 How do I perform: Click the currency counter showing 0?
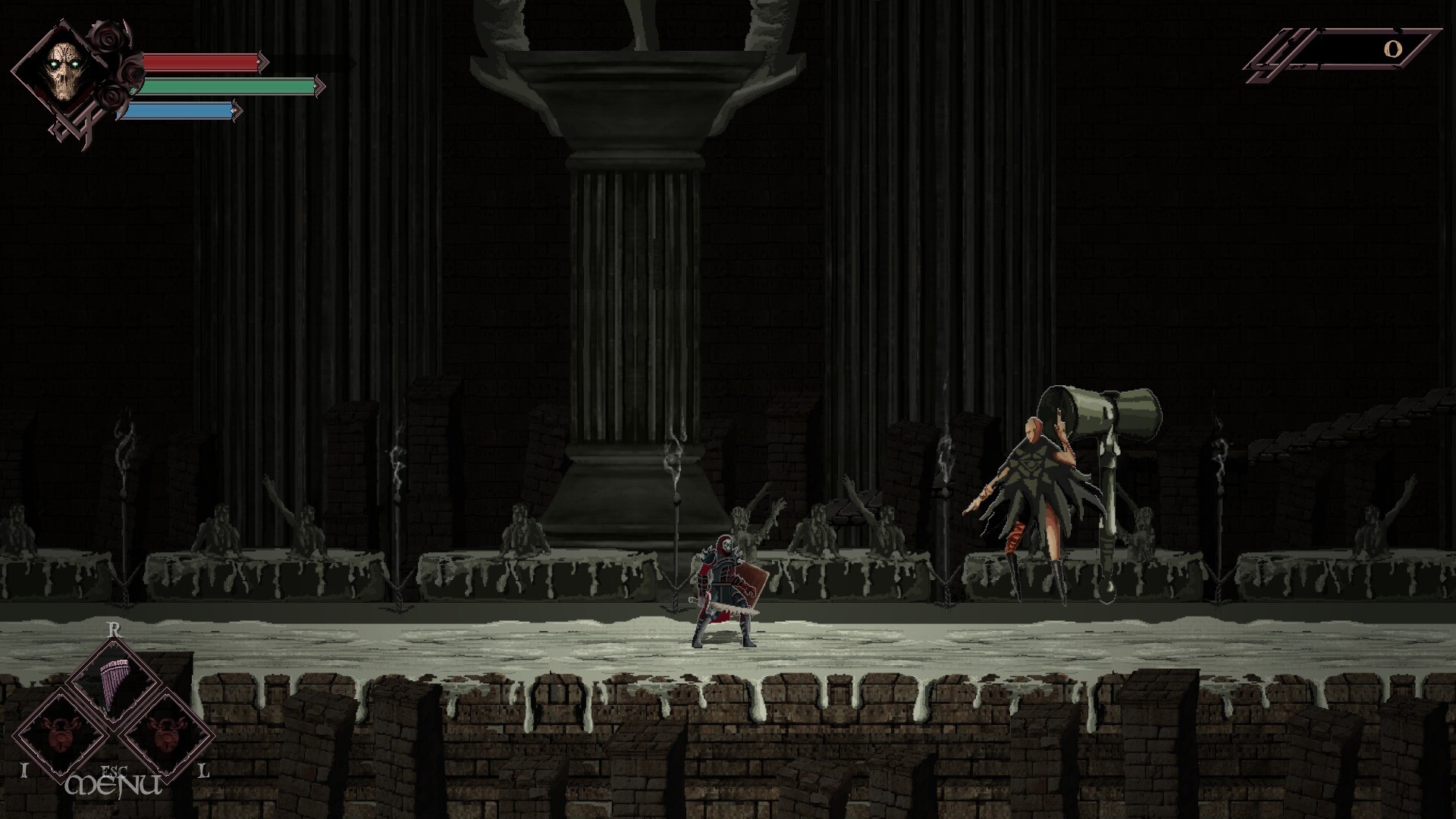pos(1394,49)
